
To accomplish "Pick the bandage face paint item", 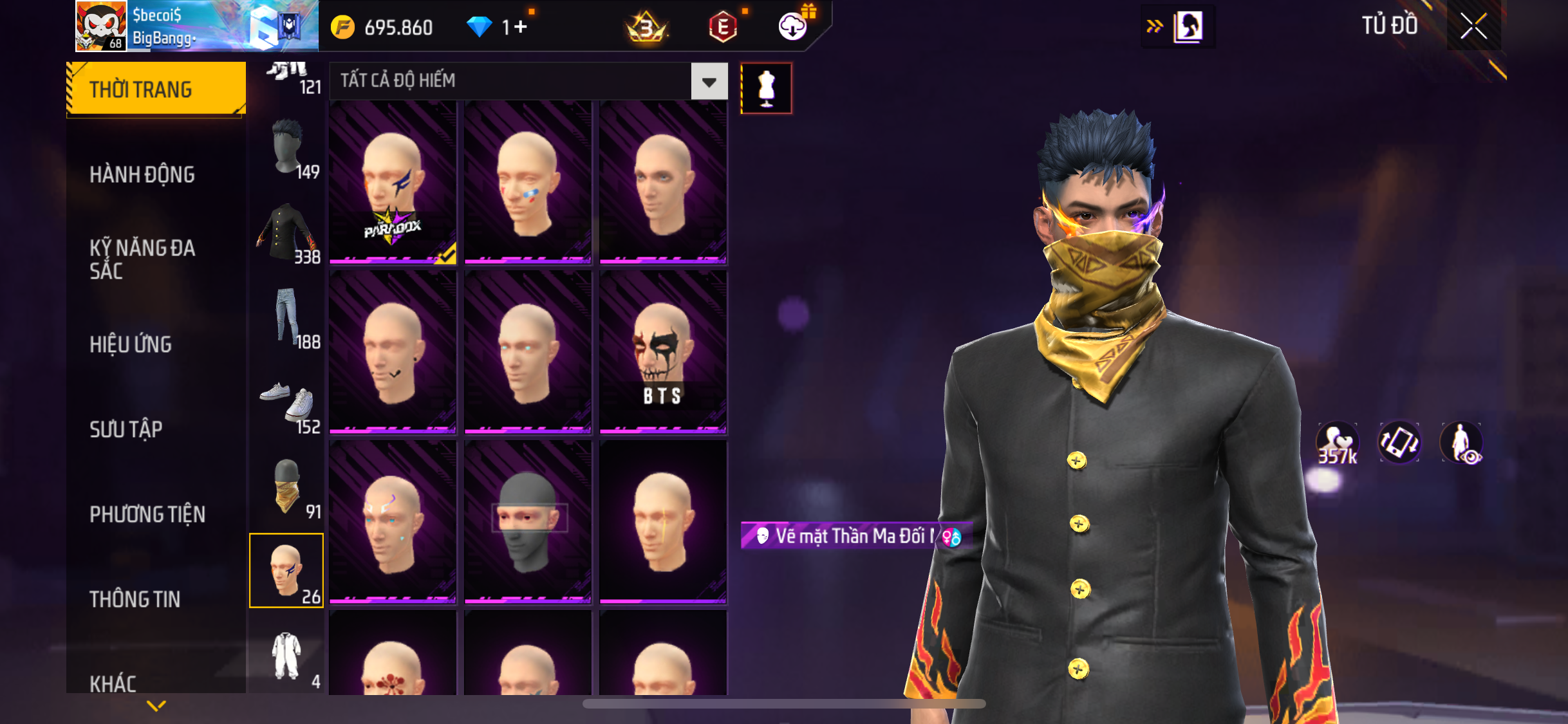I will [x=528, y=183].
